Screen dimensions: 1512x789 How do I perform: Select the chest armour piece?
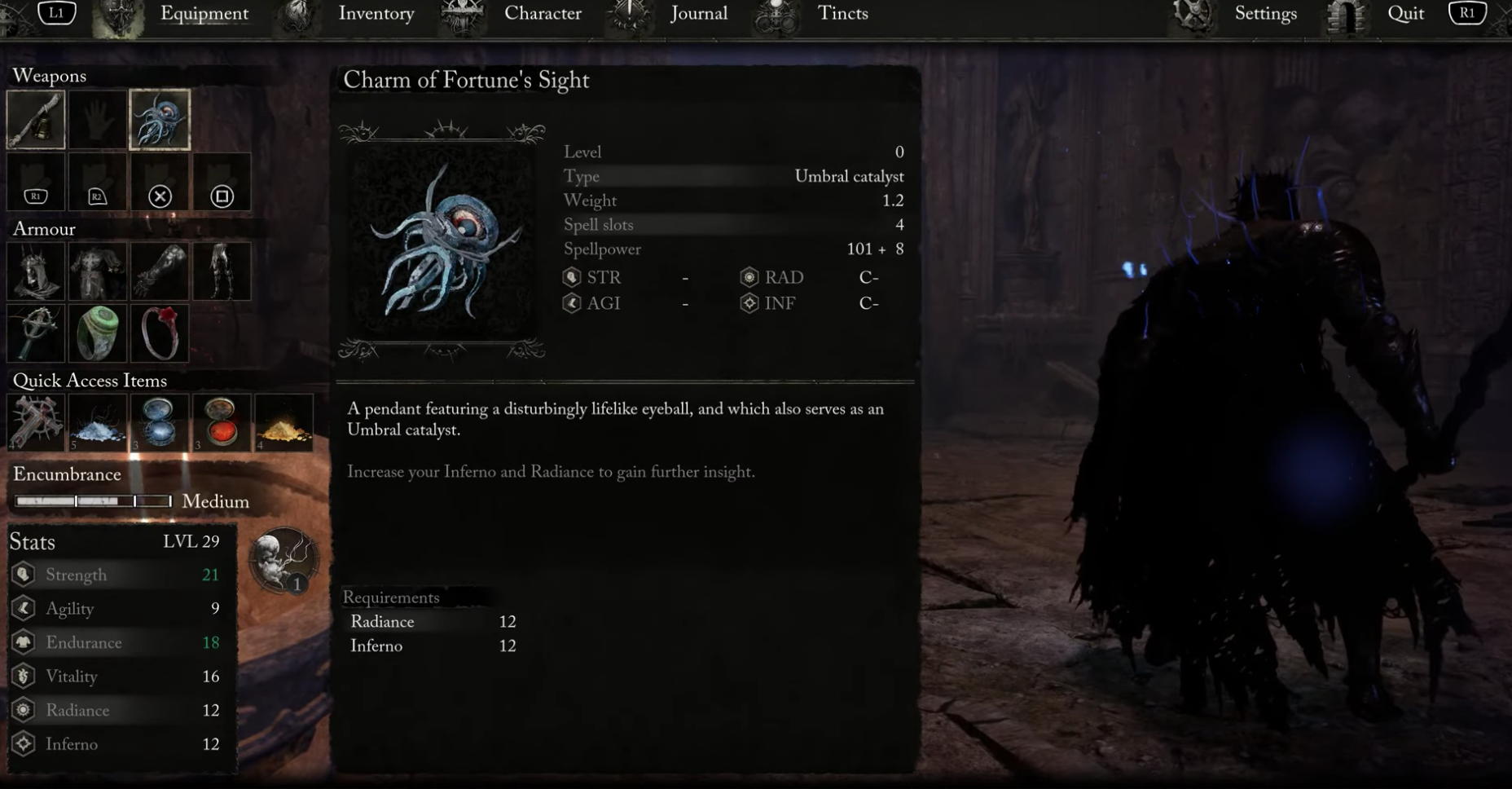pyautogui.click(x=98, y=271)
